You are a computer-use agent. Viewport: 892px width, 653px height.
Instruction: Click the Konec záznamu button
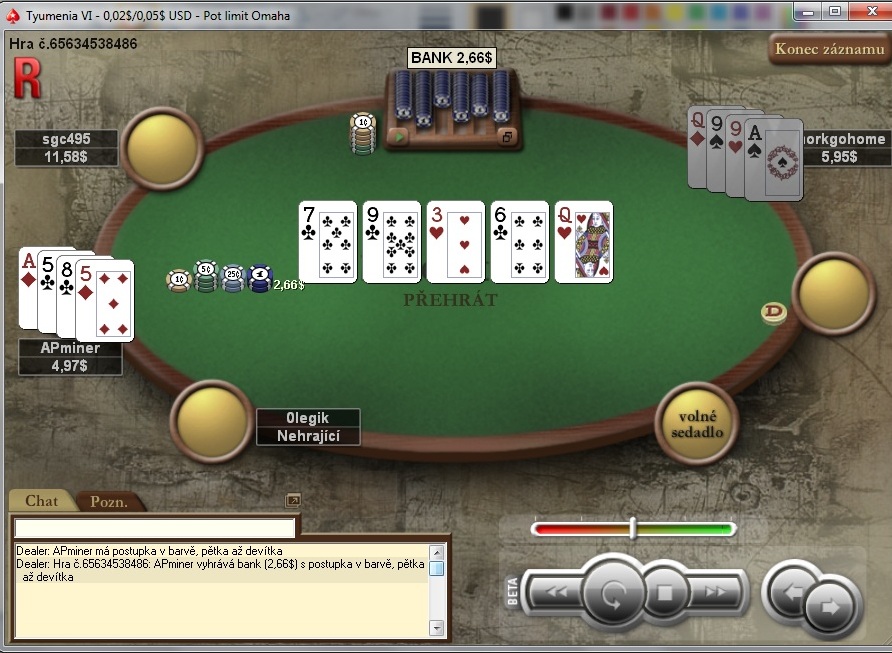point(830,49)
